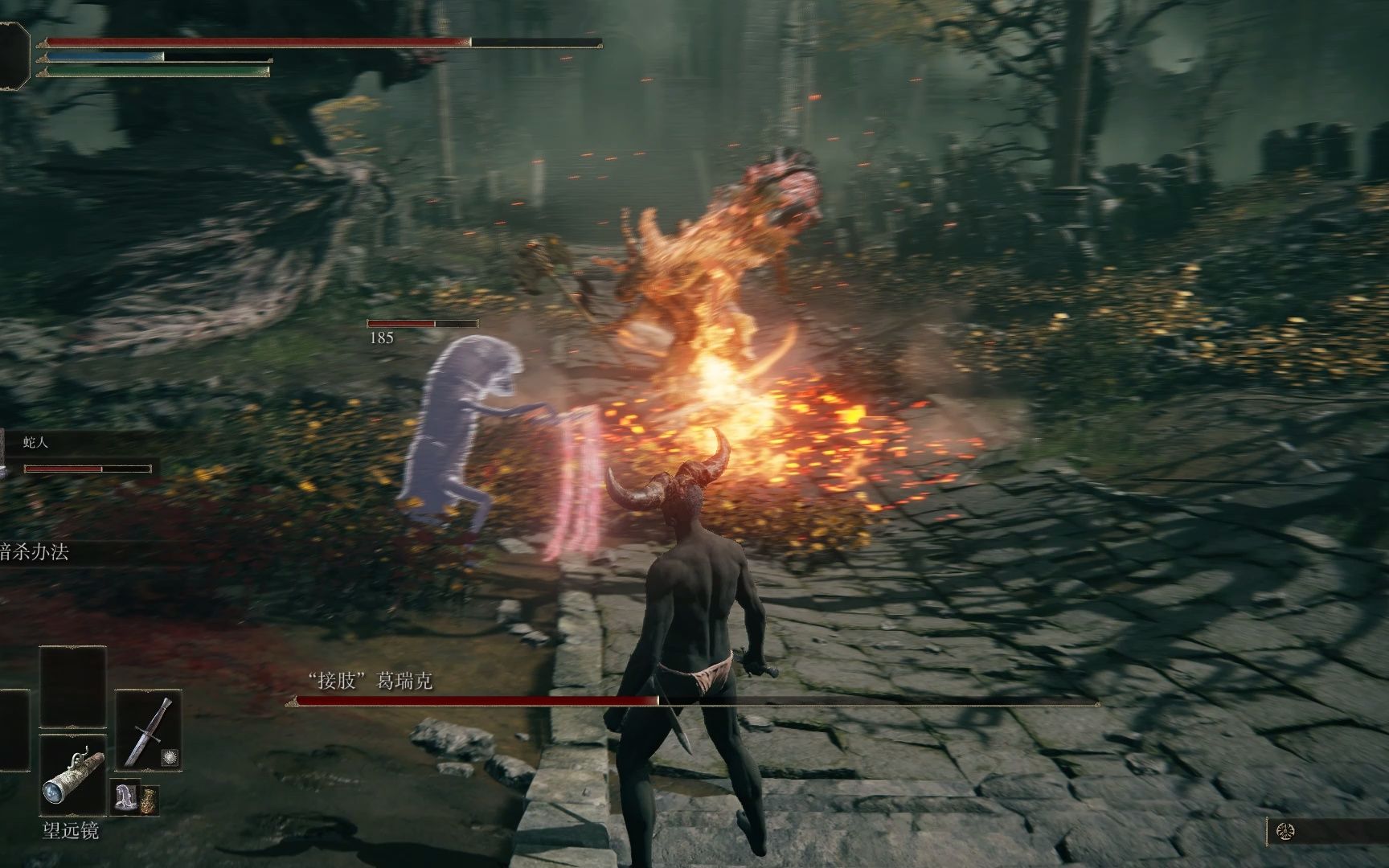Image resolution: width=1389 pixels, height=868 pixels.
Task: Click the weapon skill emblem on dagger slot
Action: (x=170, y=756)
